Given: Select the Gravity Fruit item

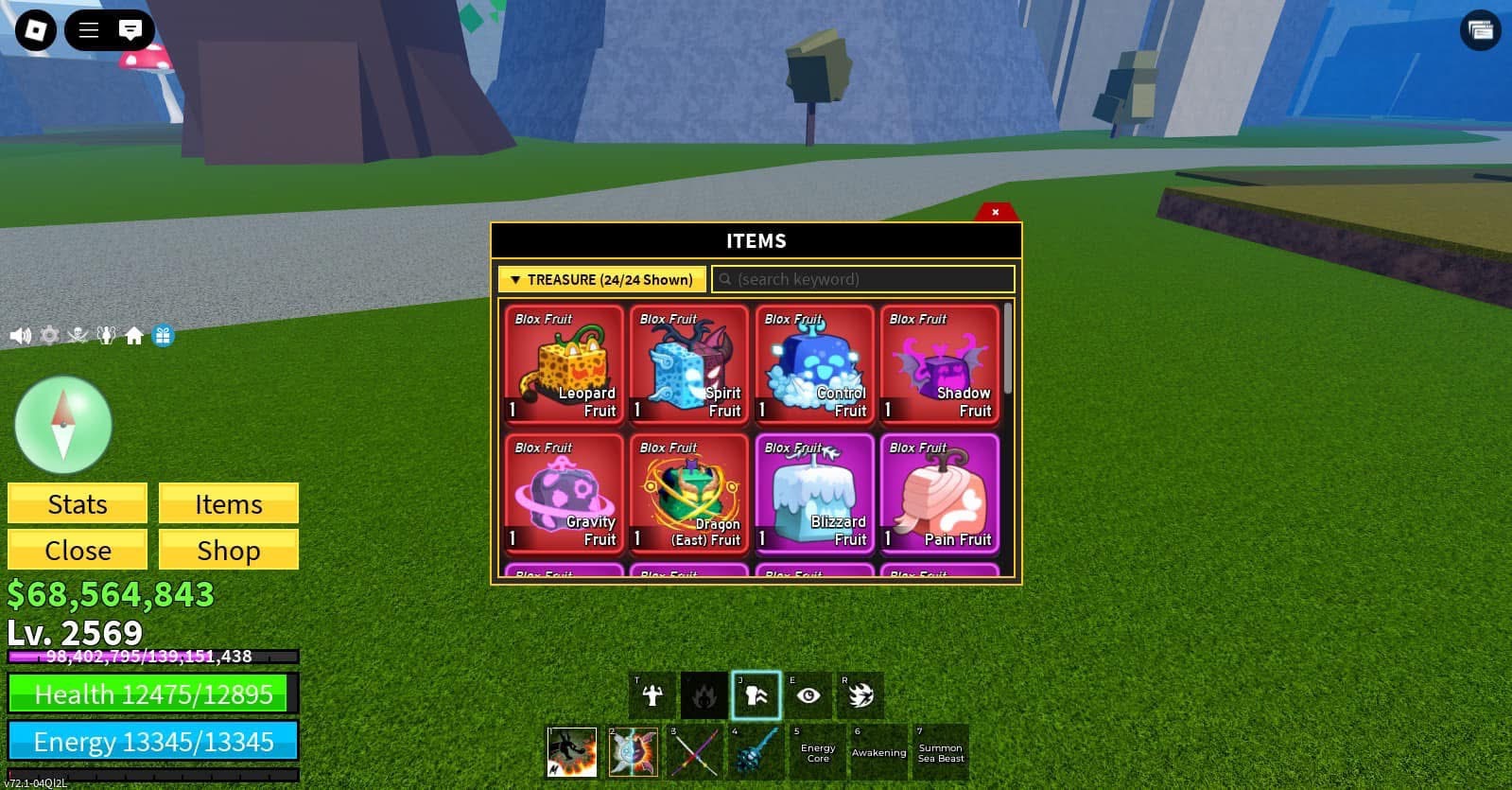Looking at the screenshot, I should pyautogui.click(x=564, y=493).
